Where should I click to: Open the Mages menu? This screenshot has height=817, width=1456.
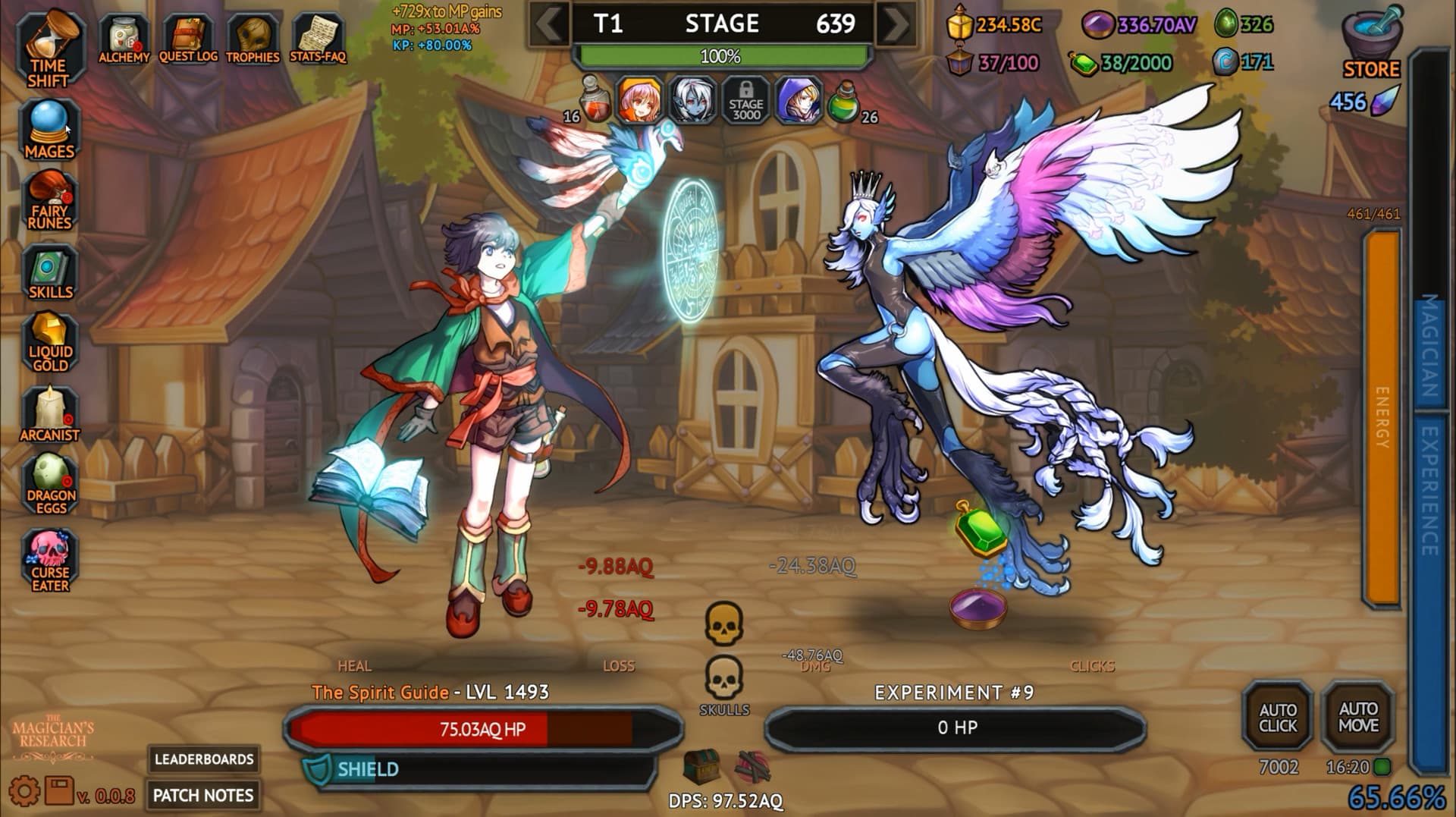pyautogui.click(x=51, y=127)
